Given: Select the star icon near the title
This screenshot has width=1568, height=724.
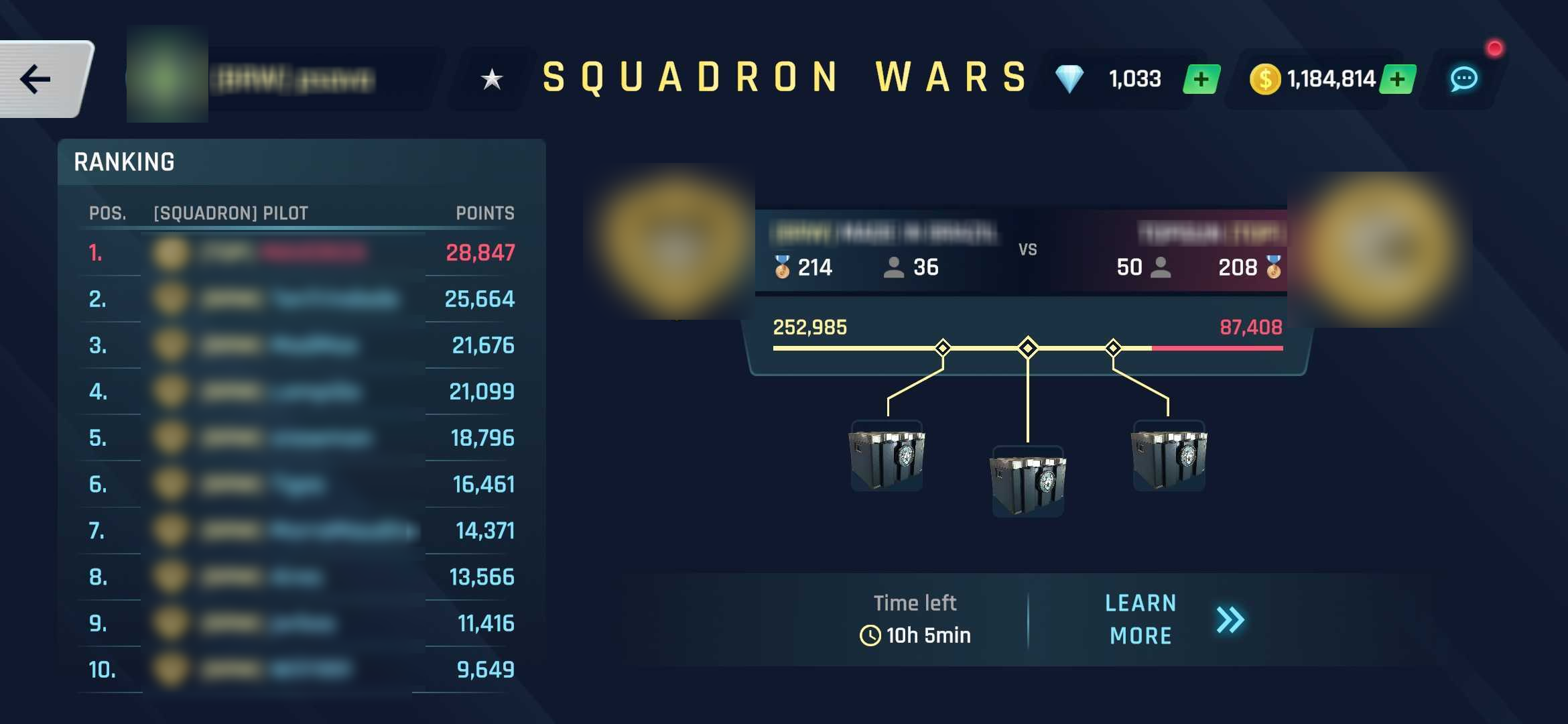Looking at the screenshot, I should pyautogui.click(x=493, y=78).
